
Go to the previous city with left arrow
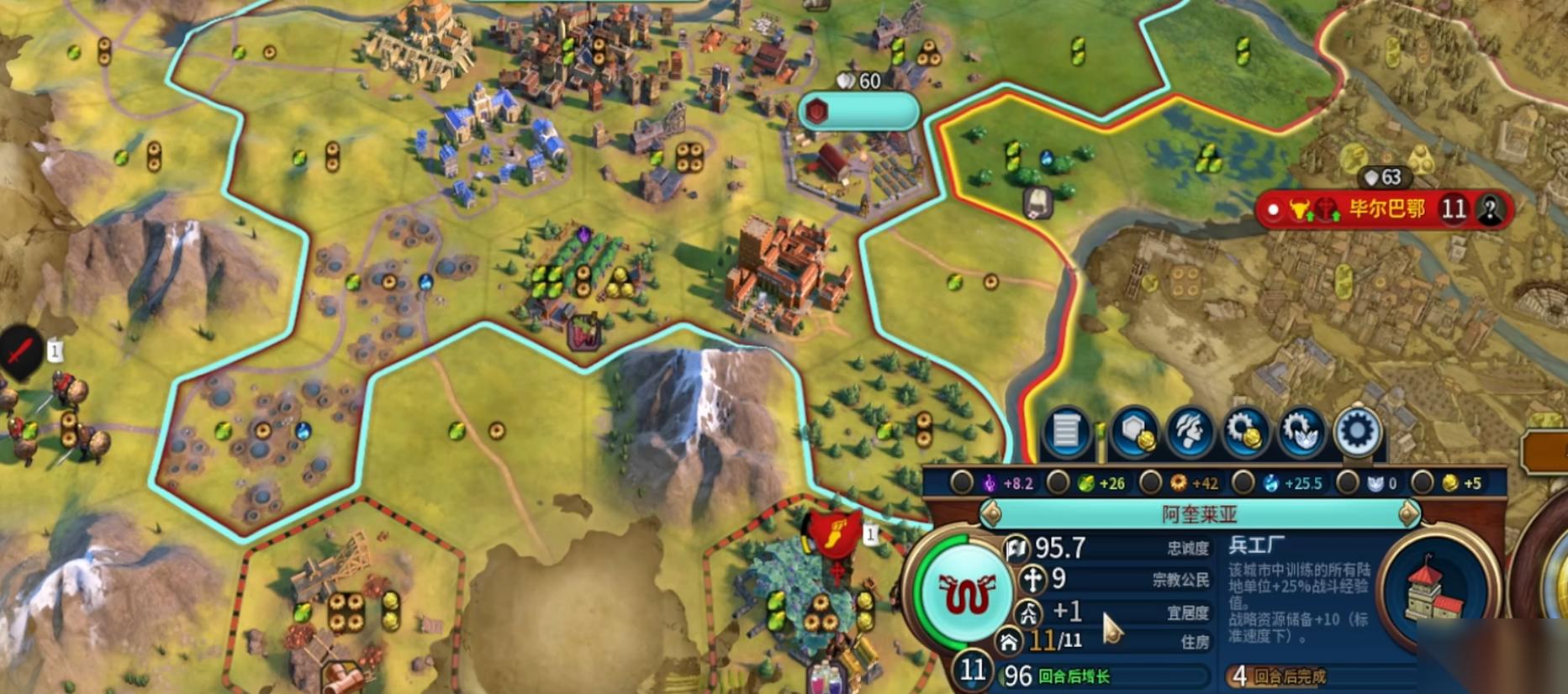click(x=992, y=513)
